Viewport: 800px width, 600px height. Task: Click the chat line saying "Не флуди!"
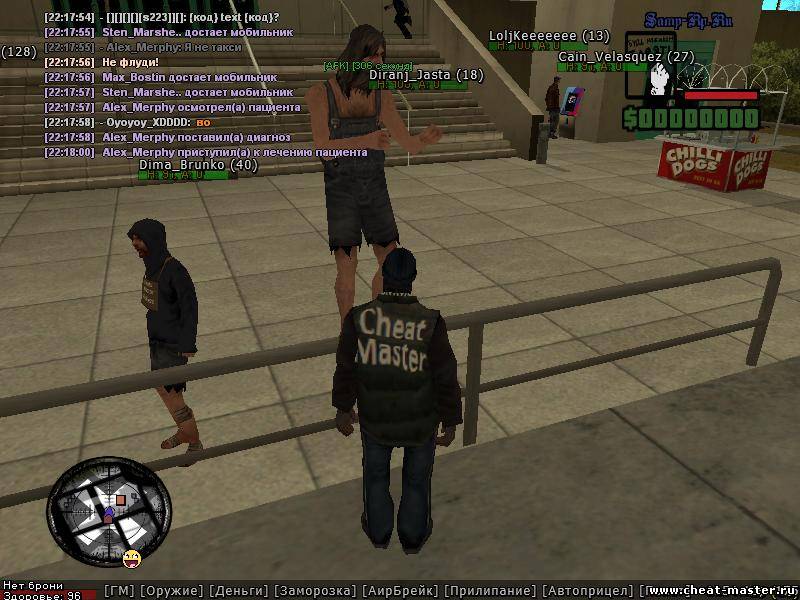click(x=130, y=62)
